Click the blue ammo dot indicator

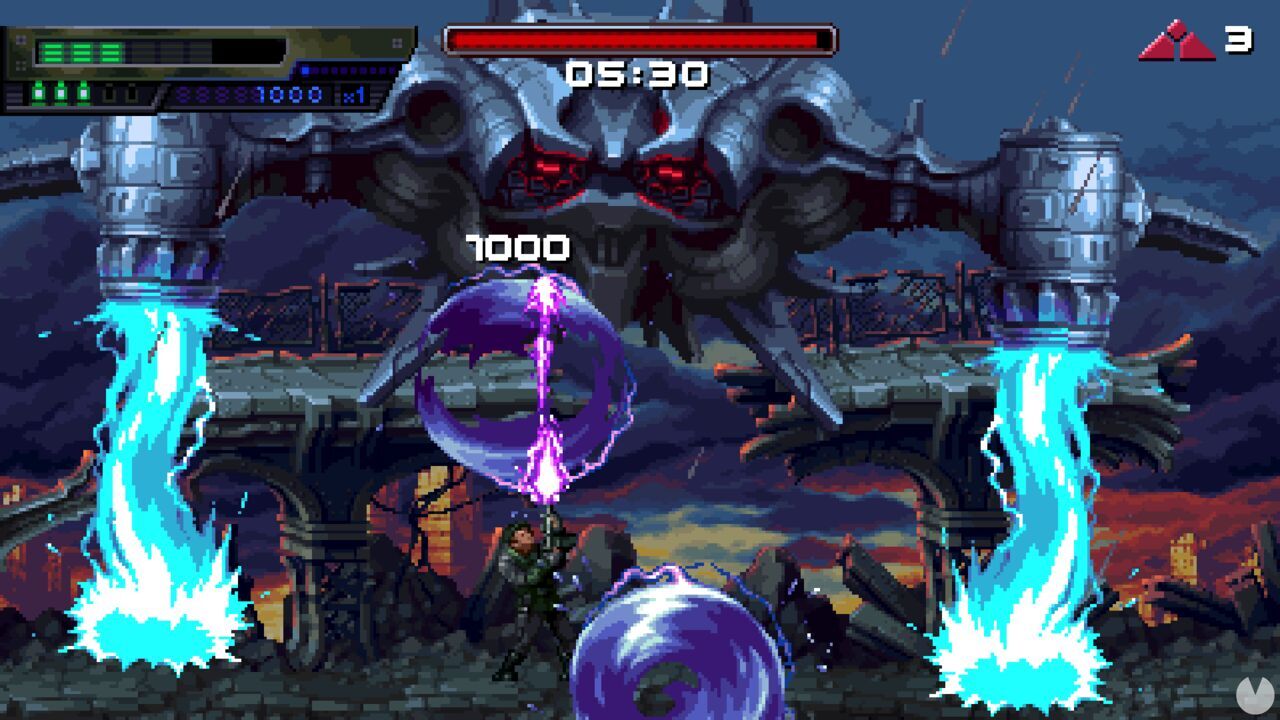pos(305,70)
